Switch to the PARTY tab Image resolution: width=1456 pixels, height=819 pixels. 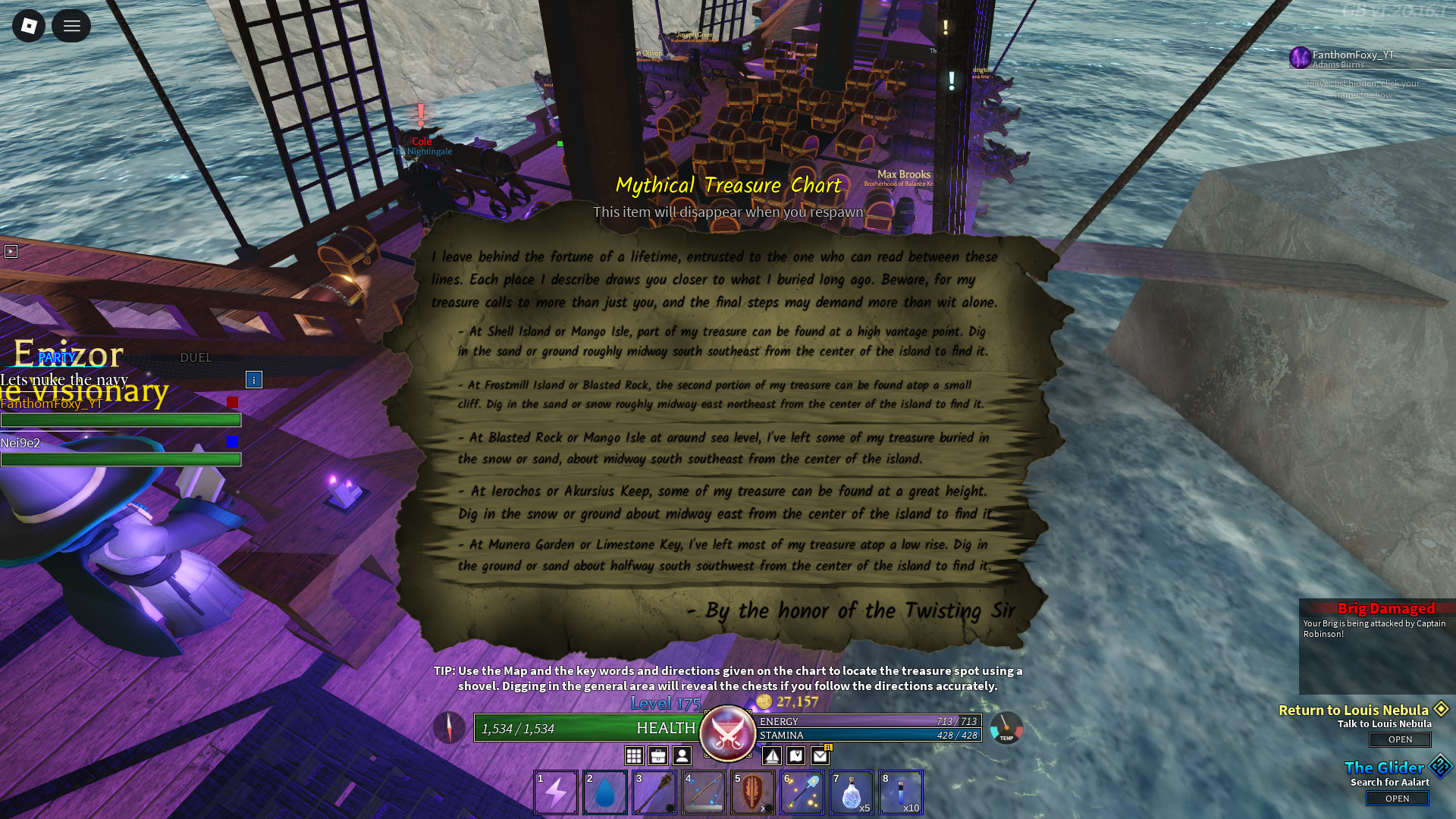[57, 357]
